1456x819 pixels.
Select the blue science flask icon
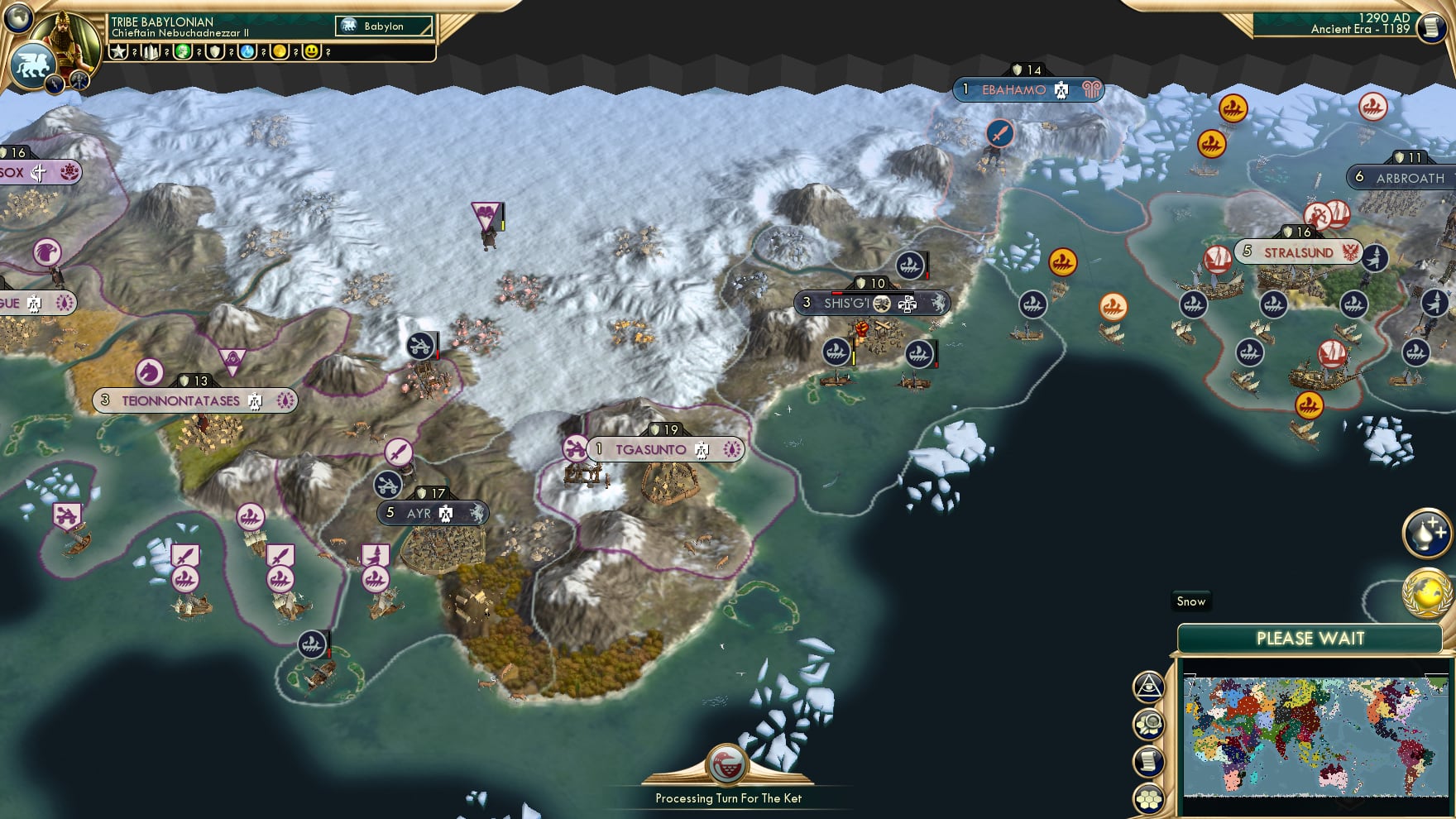[246, 50]
